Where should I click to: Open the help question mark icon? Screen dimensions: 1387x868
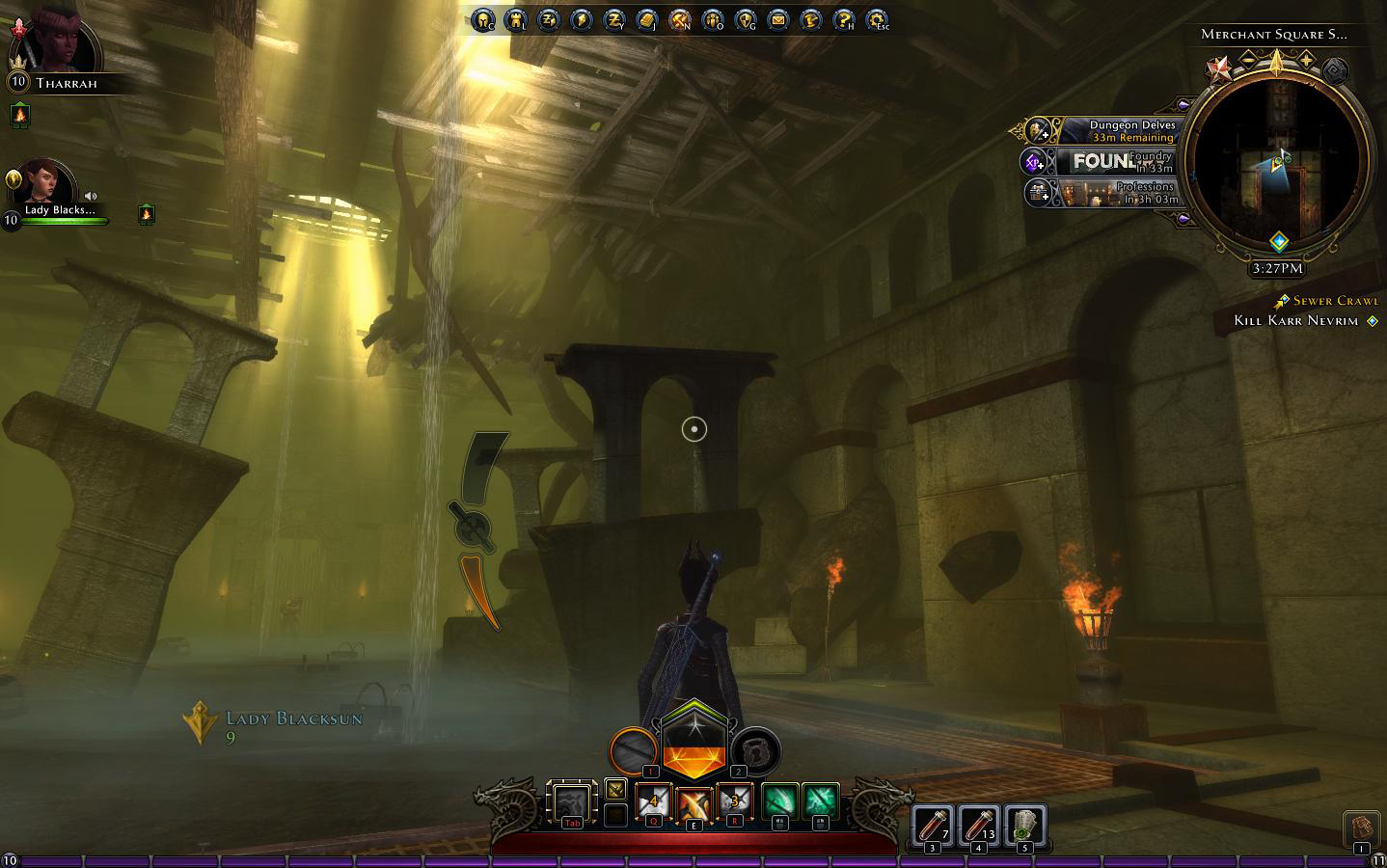[843, 19]
